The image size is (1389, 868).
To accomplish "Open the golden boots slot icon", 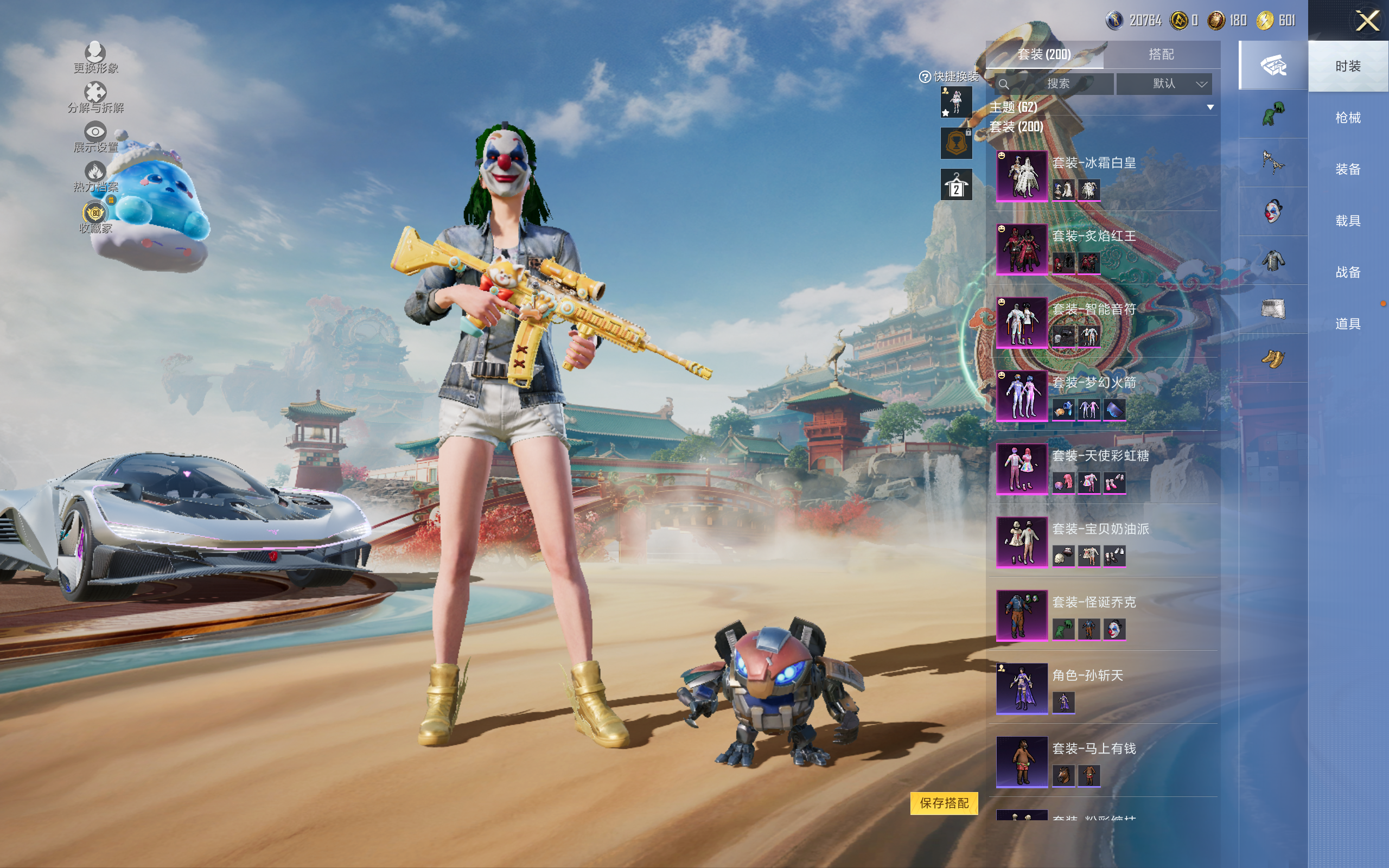I will point(1272,359).
